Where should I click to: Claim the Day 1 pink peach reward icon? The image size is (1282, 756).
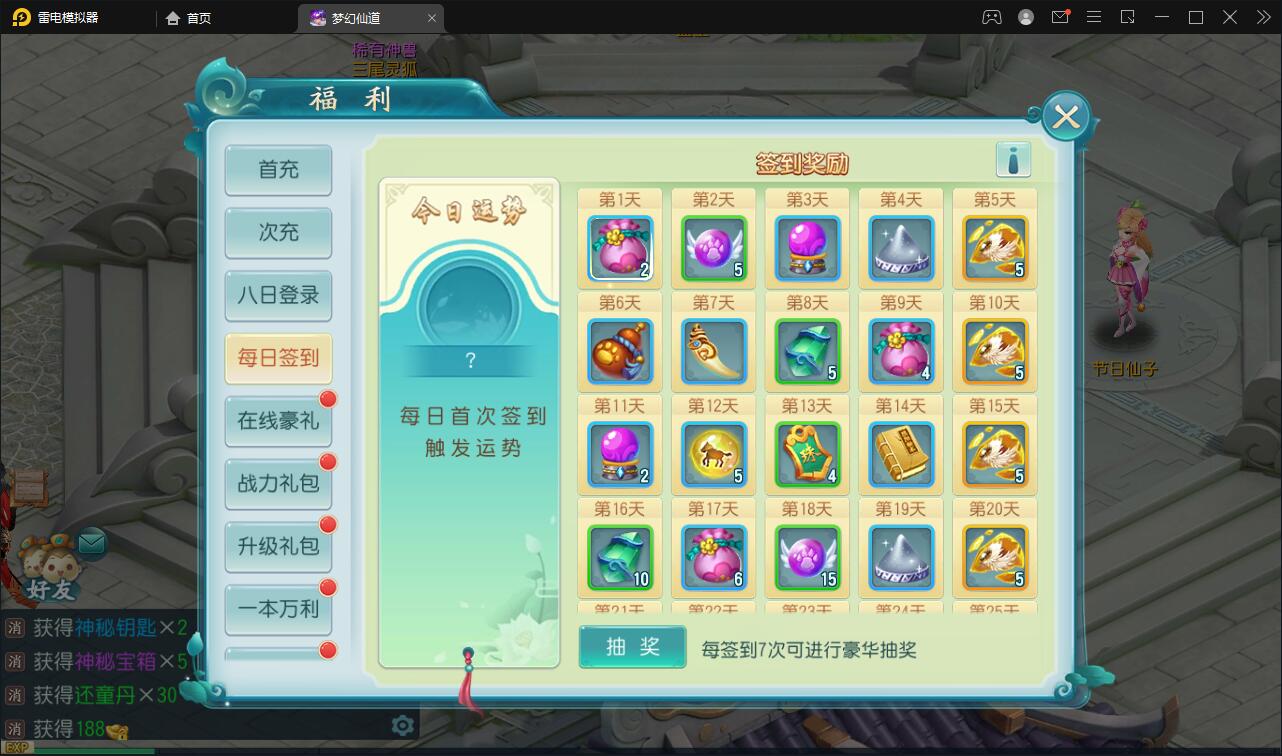click(x=620, y=249)
